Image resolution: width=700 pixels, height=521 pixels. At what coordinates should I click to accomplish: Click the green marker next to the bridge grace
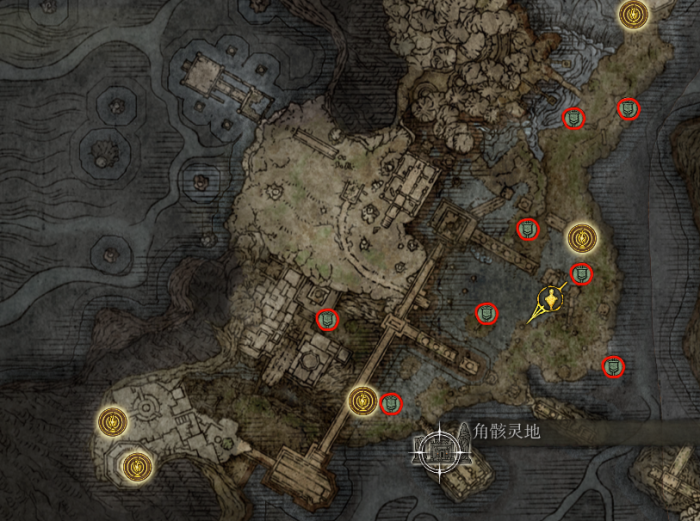391,404
